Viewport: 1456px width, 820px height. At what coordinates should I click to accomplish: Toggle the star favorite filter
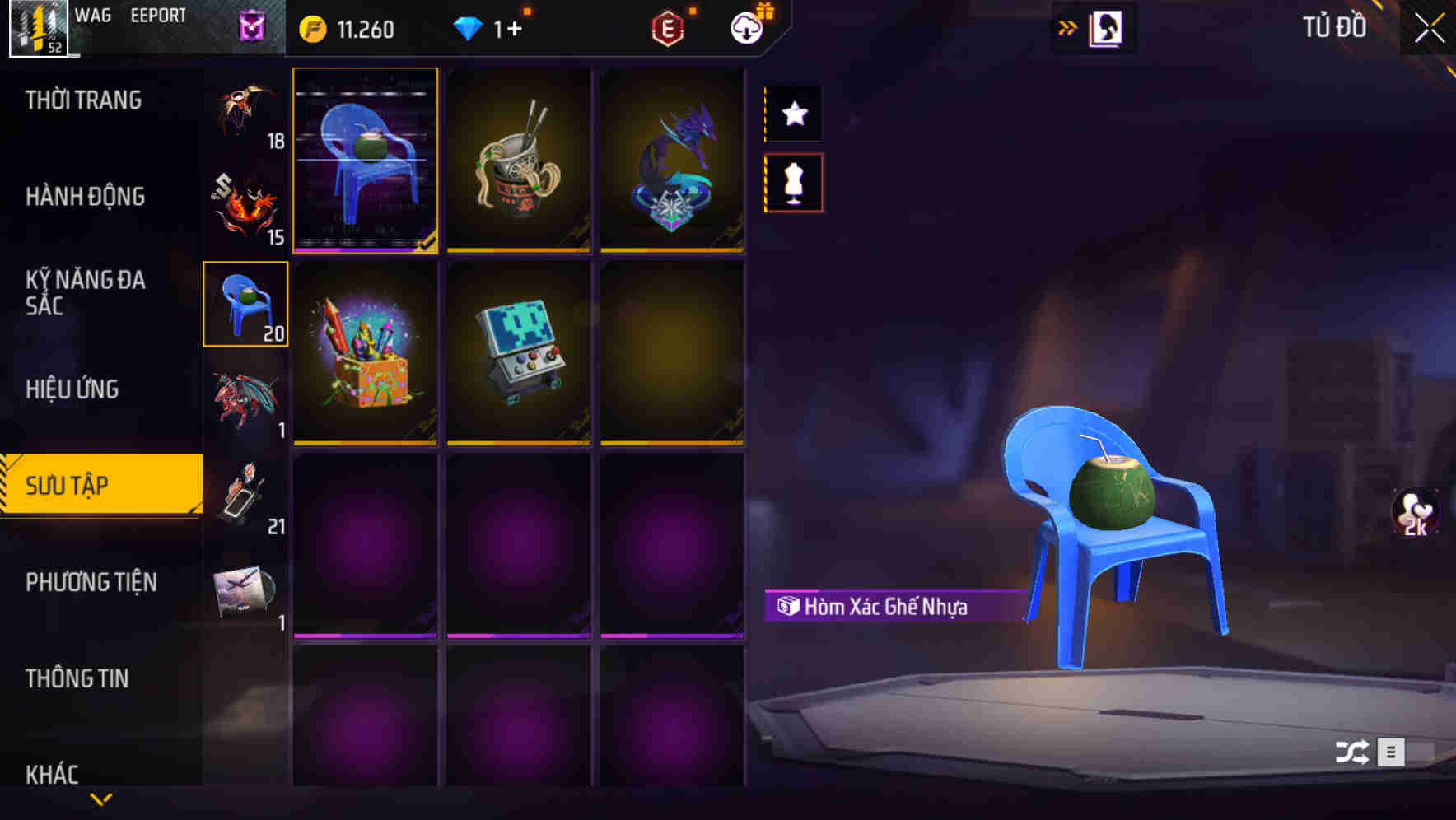coord(793,114)
